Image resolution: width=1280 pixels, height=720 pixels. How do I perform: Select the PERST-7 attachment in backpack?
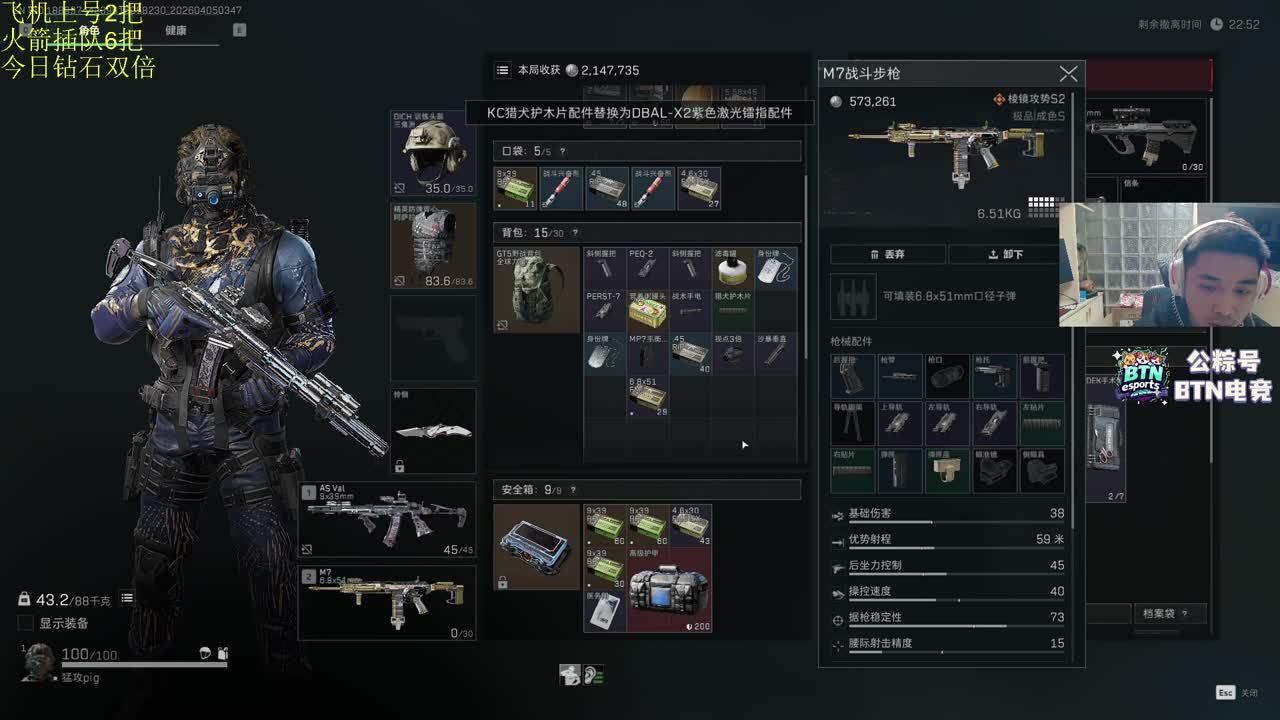[x=605, y=310]
